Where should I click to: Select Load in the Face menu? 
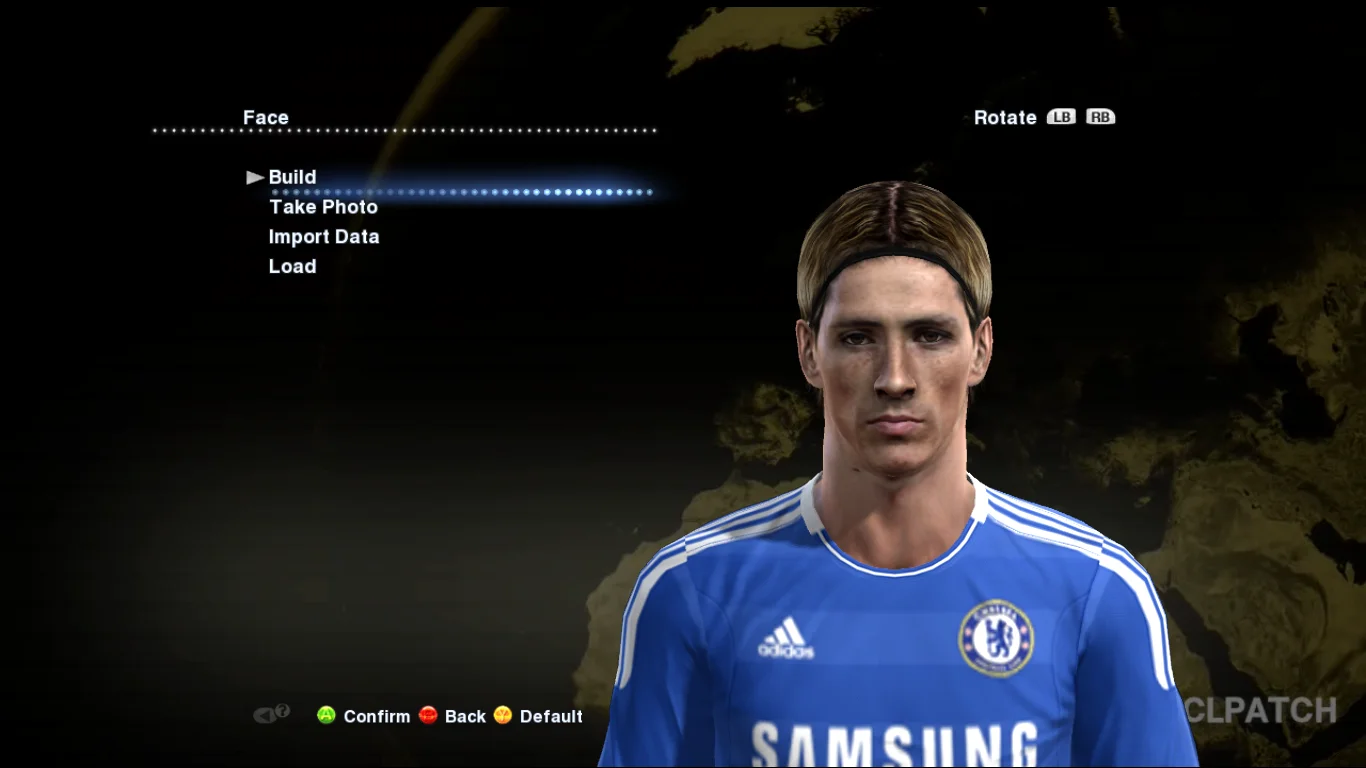(x=292, y=267)
